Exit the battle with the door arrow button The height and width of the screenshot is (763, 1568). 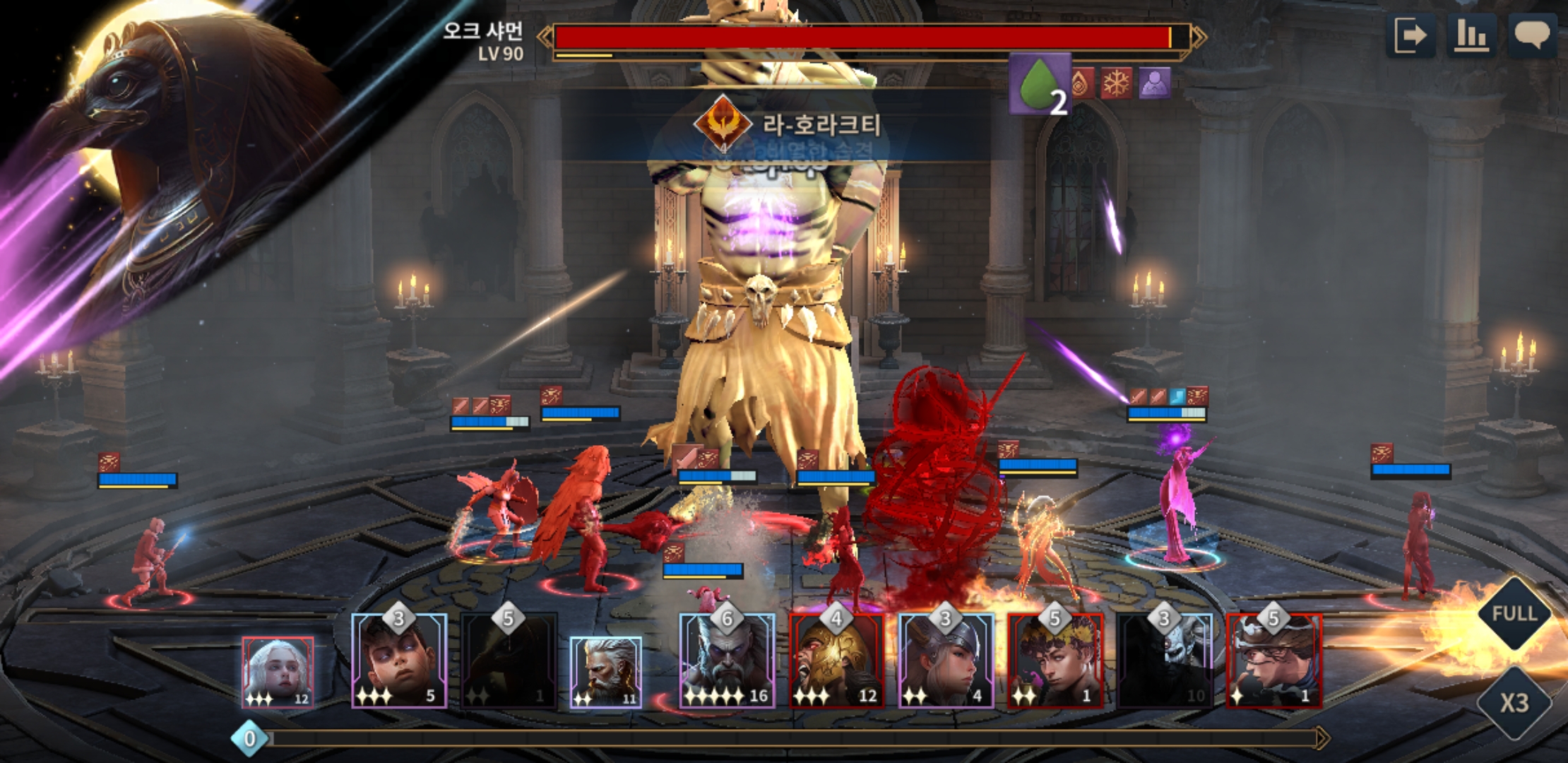tap(1410, 35)
